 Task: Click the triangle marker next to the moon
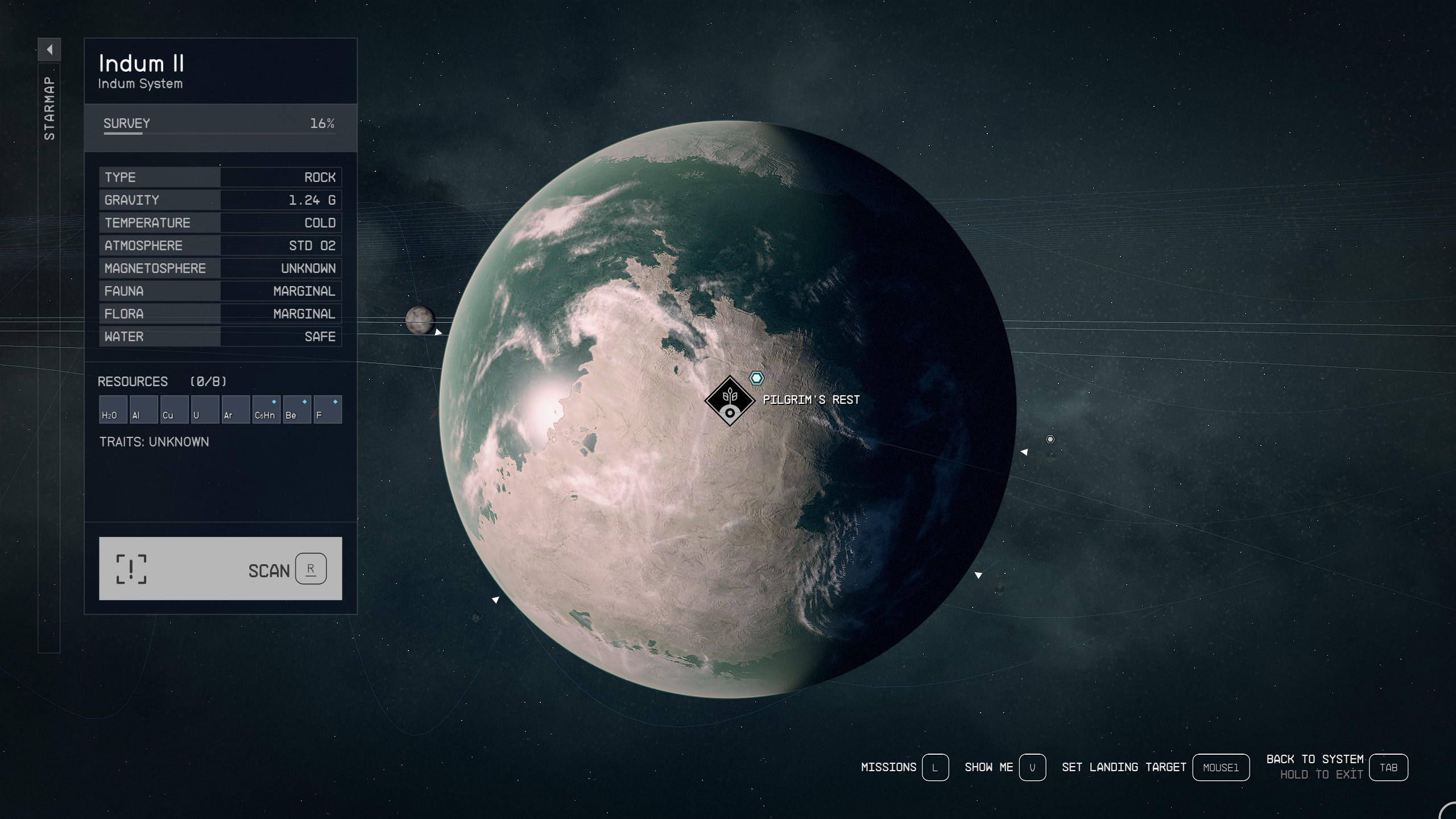pos(438,330)
